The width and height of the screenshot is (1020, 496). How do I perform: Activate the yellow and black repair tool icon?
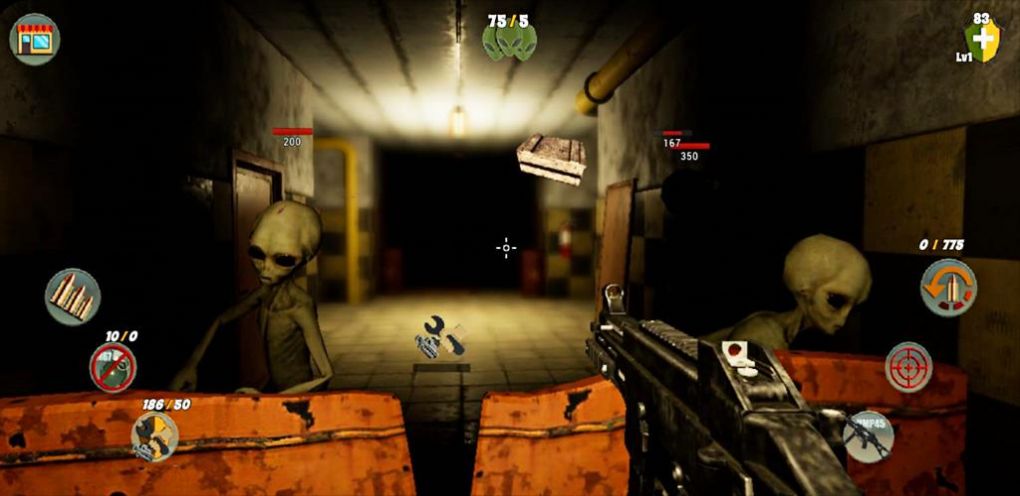click(155, 436)
